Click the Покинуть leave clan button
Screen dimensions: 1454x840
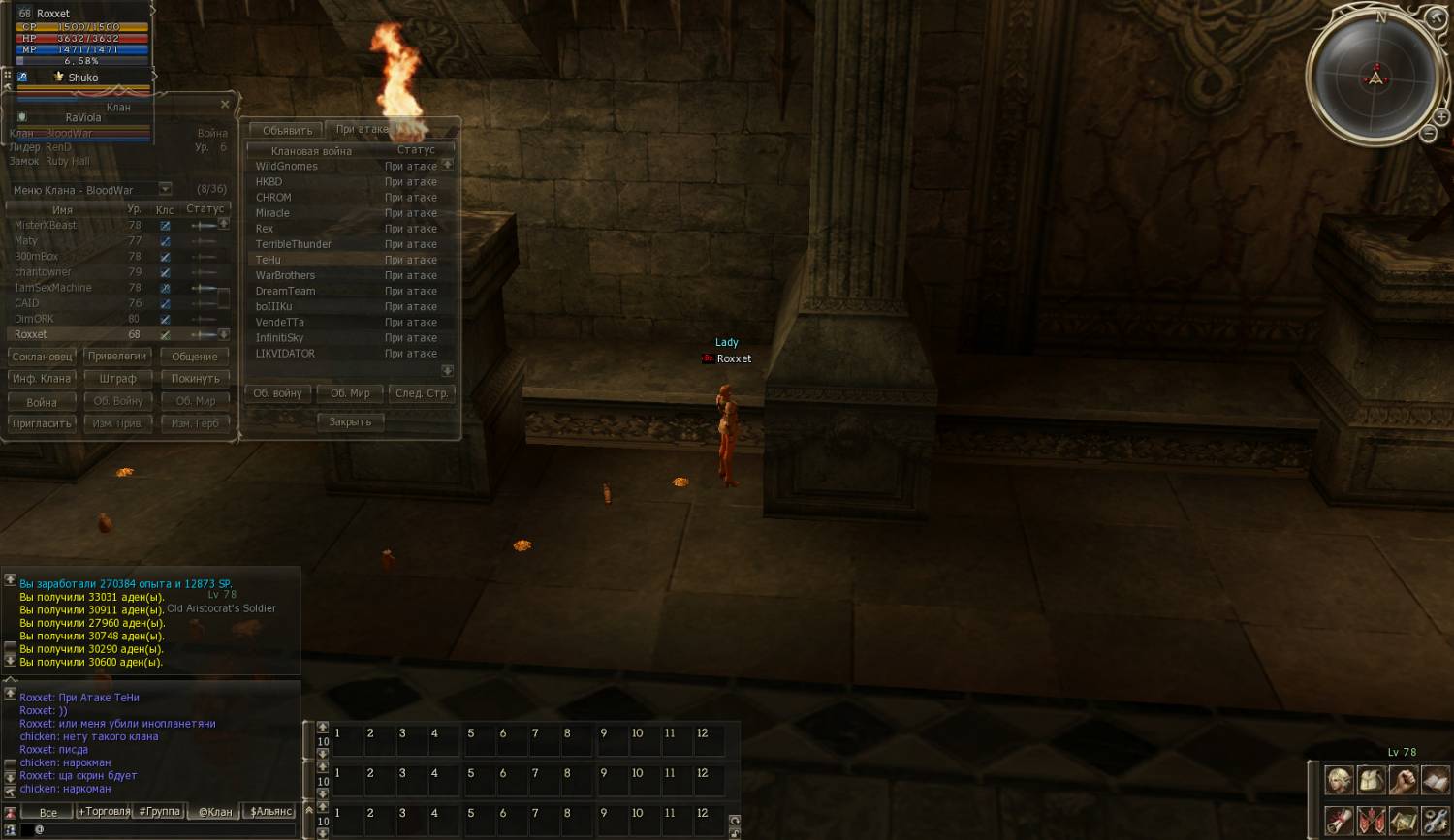pos(195,379)
